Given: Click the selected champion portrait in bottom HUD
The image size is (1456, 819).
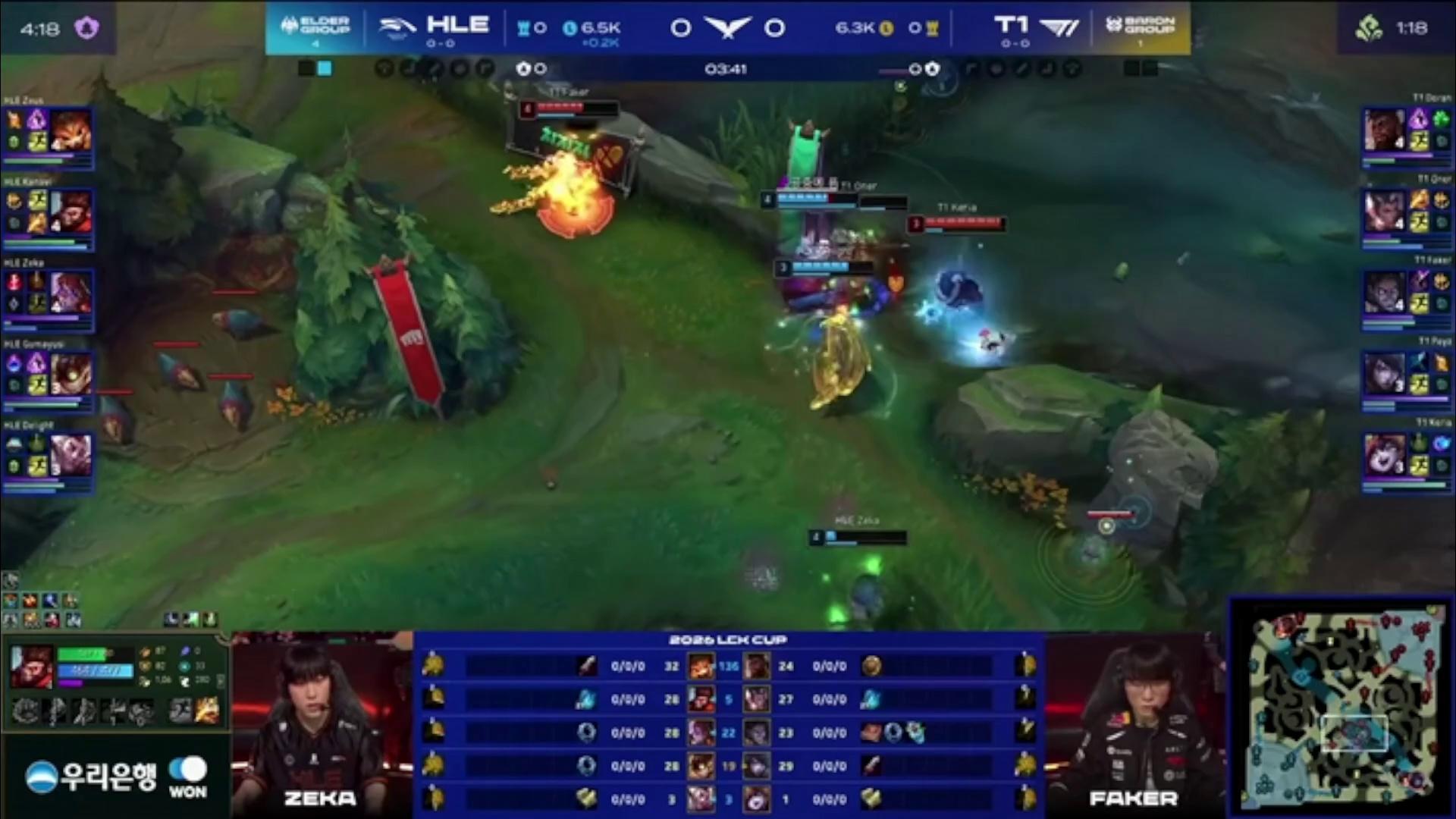Looking at the screenshot, I should (32, 666).
